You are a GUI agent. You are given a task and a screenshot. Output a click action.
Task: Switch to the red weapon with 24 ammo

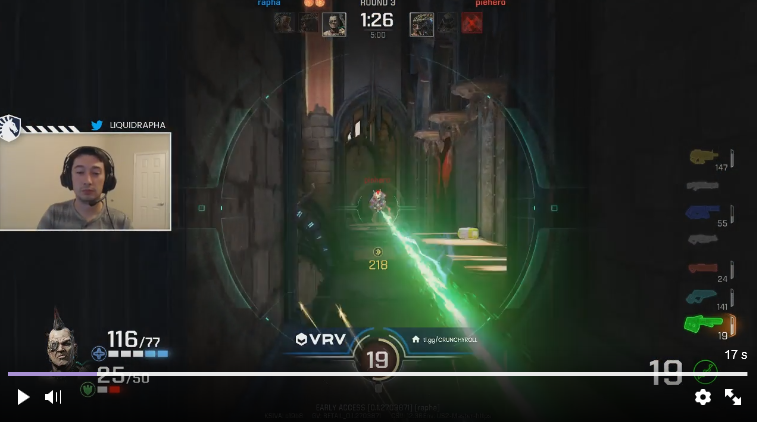tap(704, 268)
